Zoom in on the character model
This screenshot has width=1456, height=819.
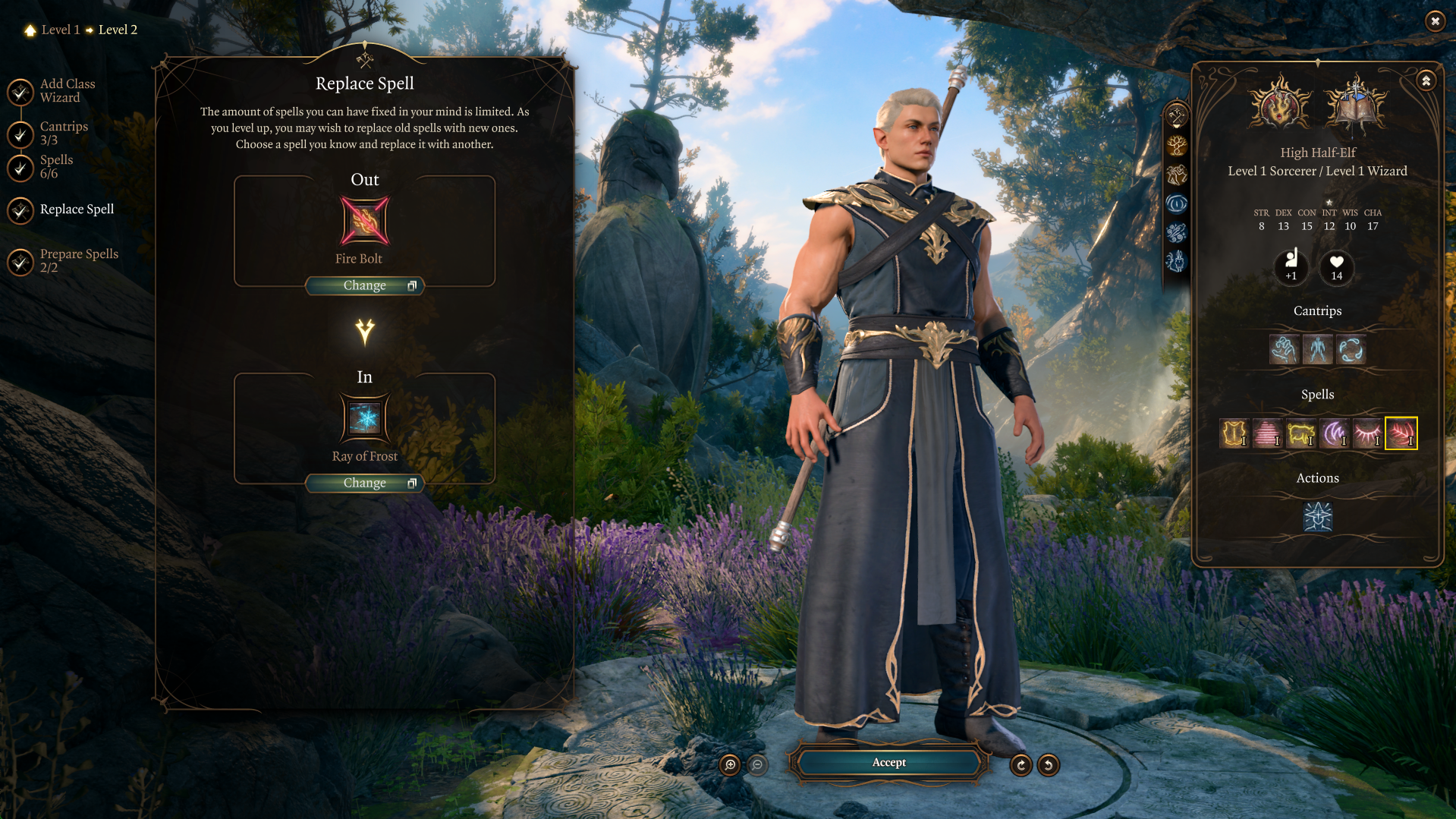click(x=730, y=765)
